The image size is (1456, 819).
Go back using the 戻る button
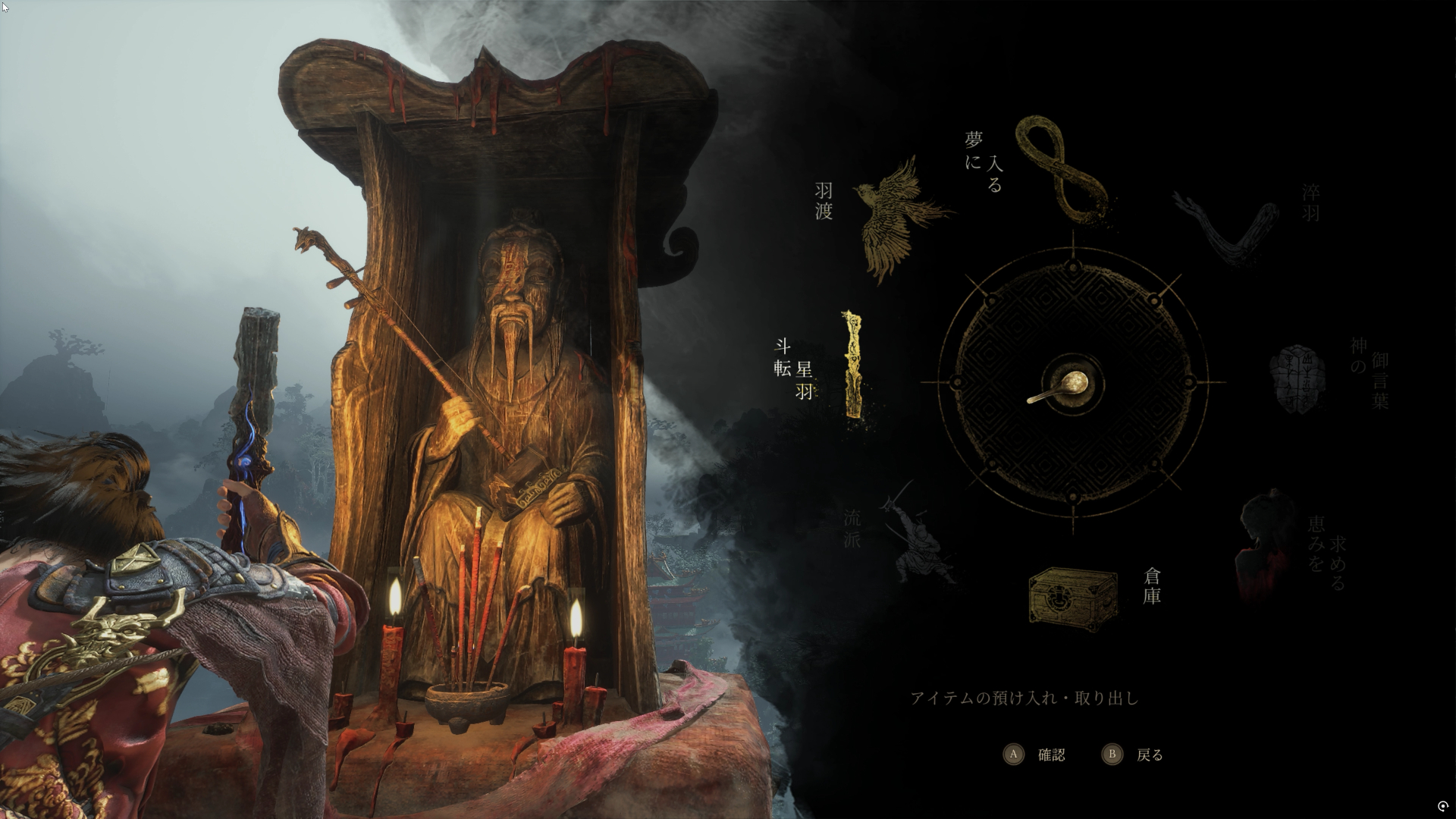pos(1150,755)
